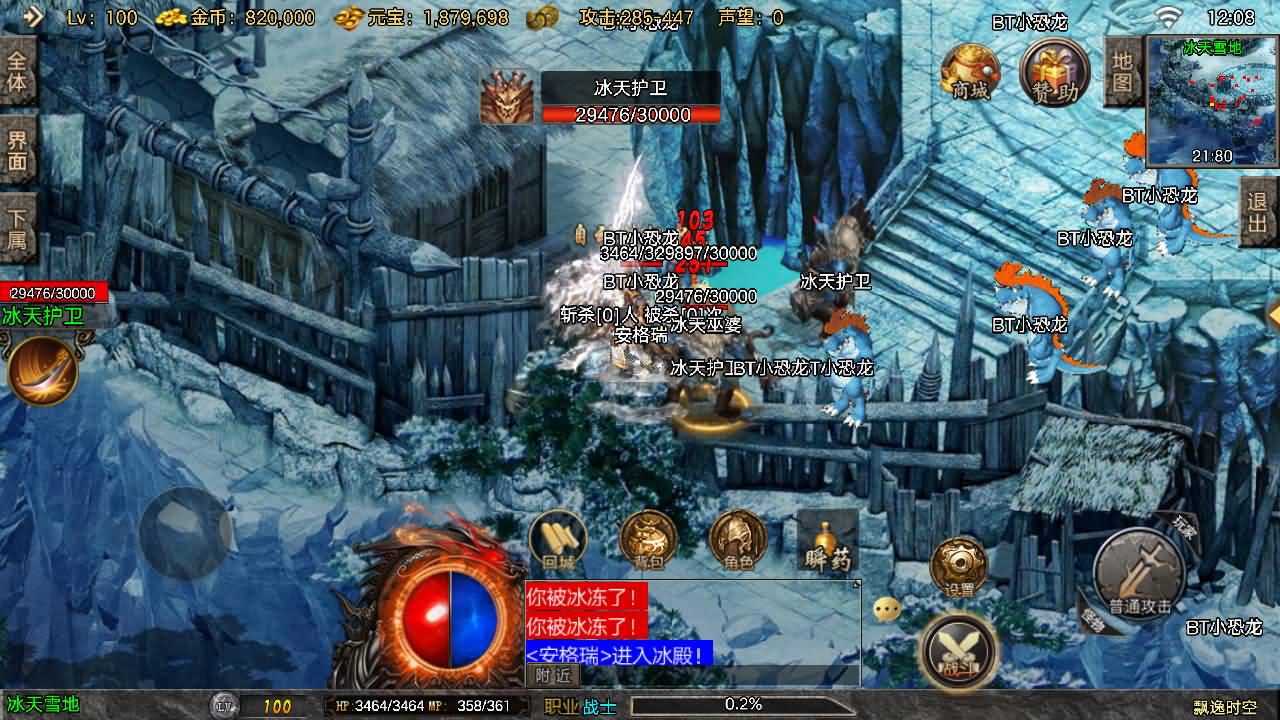The image size is (1280, 720).
Task: Tap the 退出 exit button
Action: [x=1258, y=212]
